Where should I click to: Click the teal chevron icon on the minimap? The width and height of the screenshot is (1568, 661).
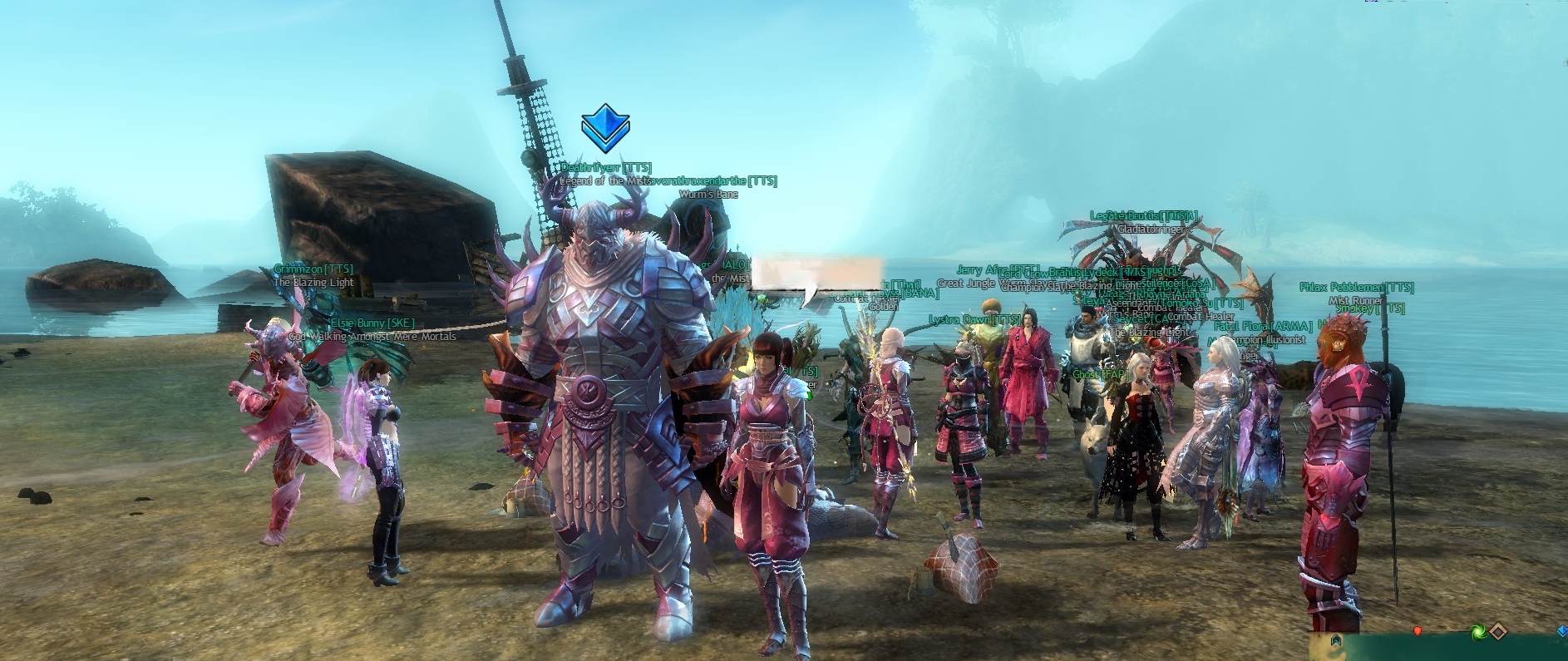click(x=1337, y=640)
